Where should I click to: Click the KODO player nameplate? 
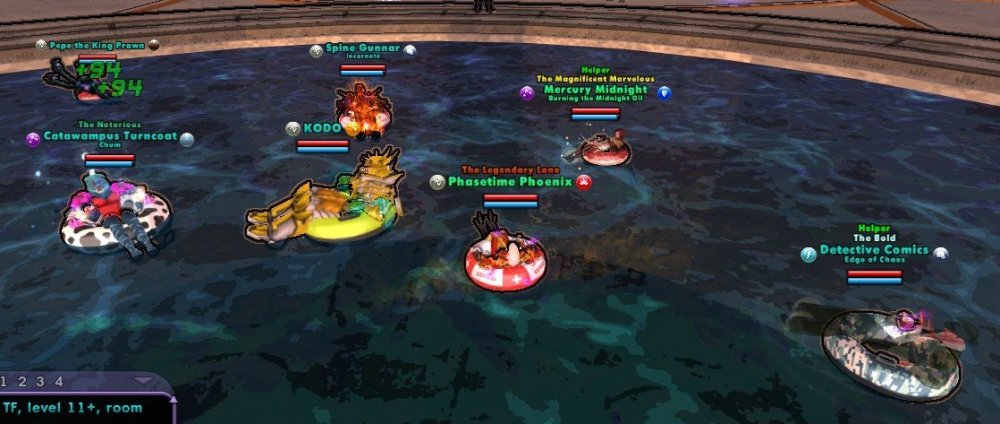click(322, 128)
